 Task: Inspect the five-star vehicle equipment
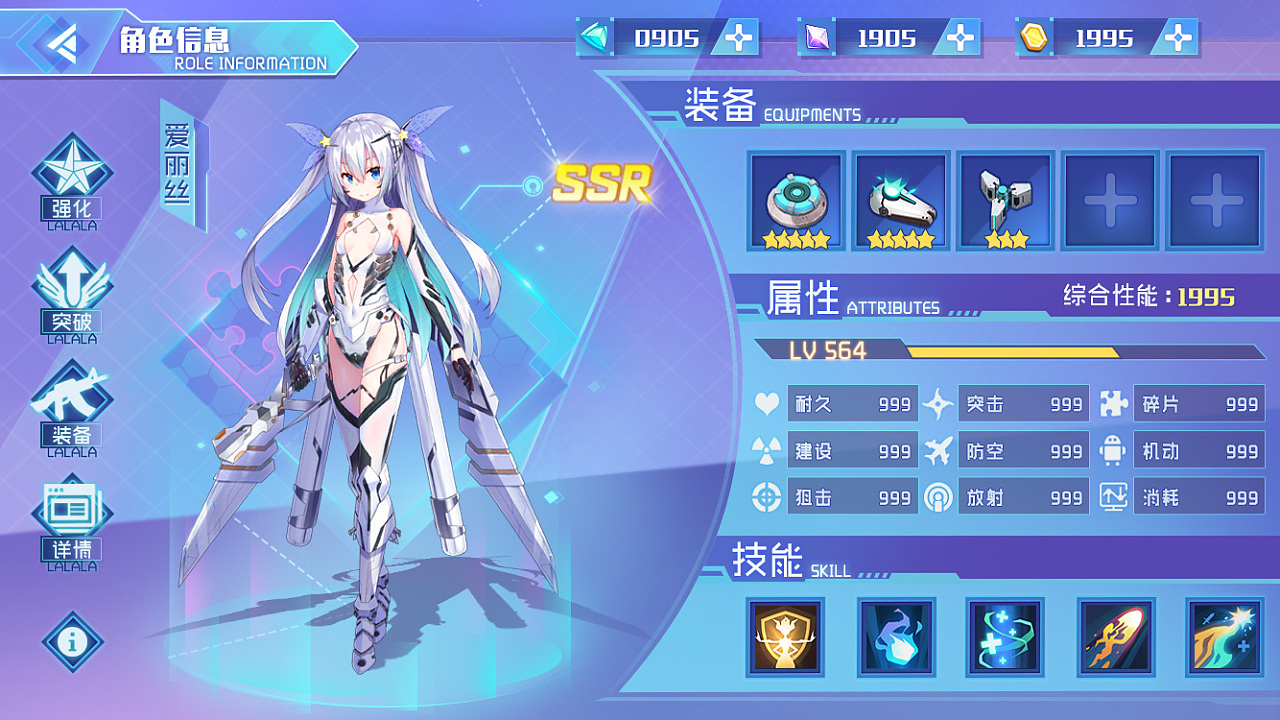coord(900,198)
